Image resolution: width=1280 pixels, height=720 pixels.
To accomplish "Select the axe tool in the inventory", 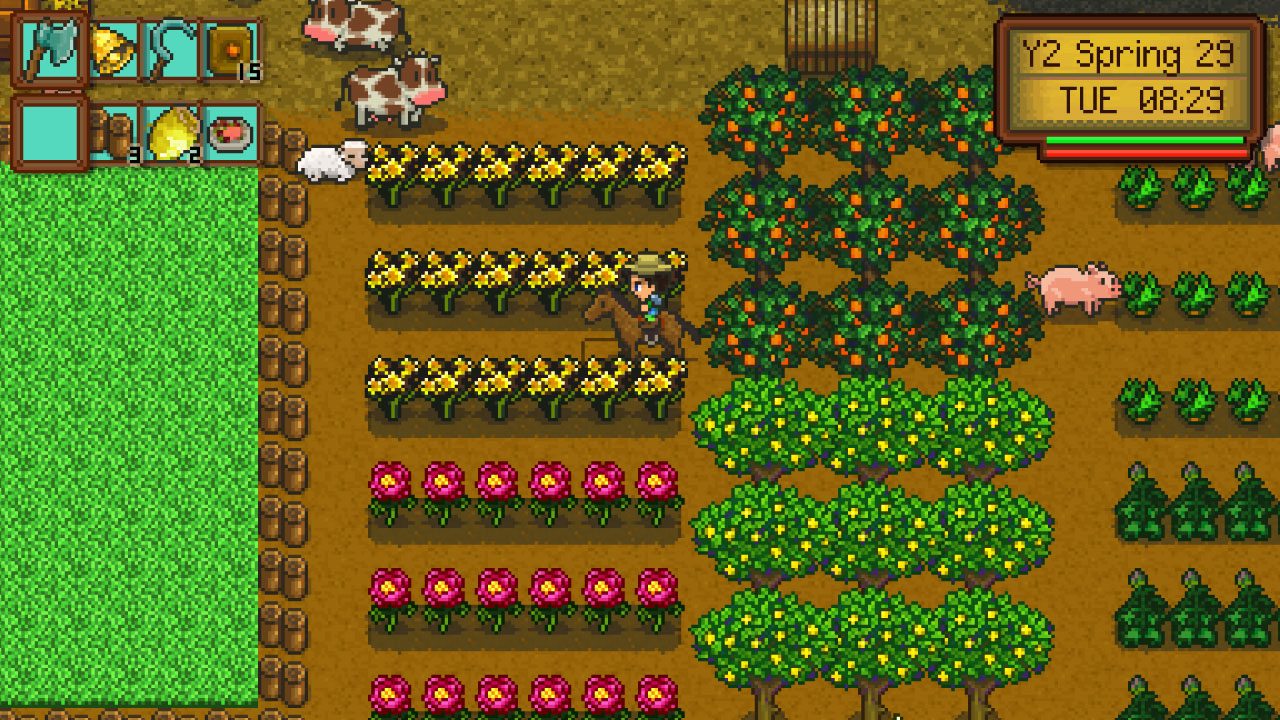I will tap(50, 47).
